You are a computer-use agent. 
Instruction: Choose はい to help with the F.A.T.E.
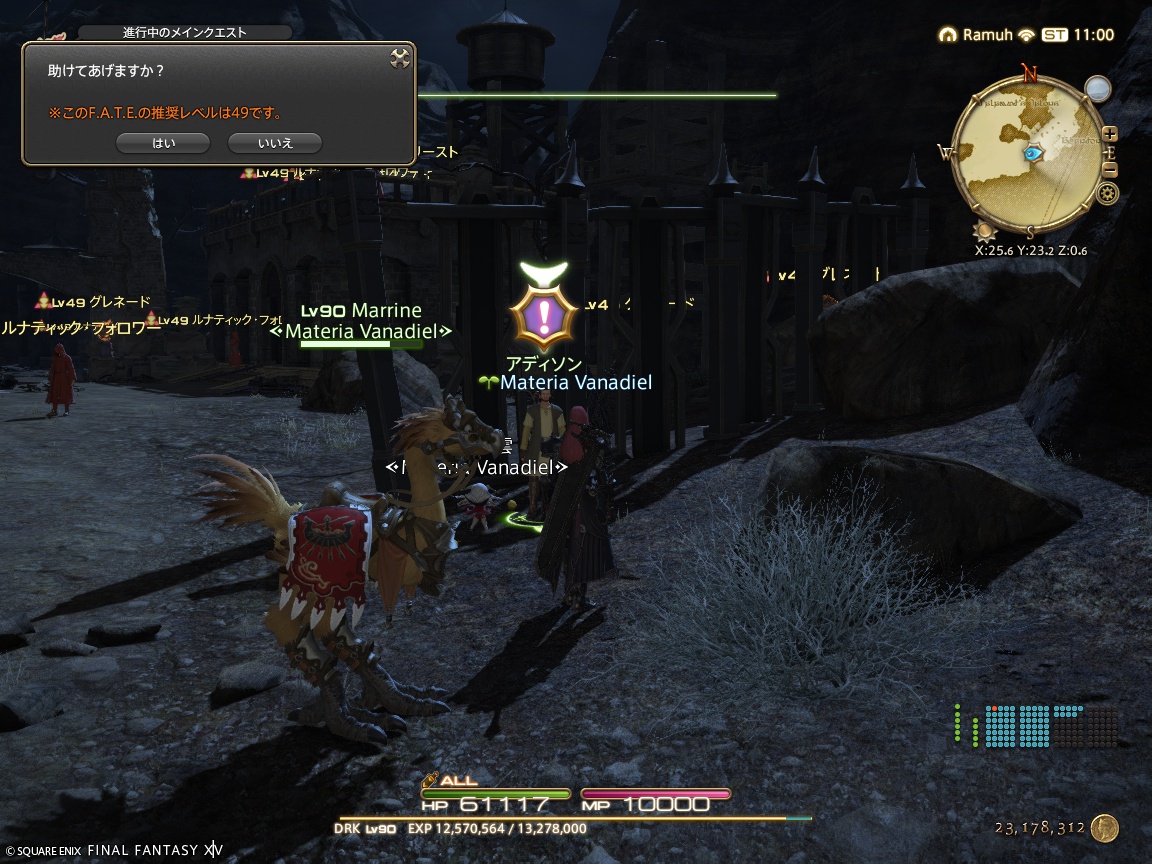tap(163, 143)
